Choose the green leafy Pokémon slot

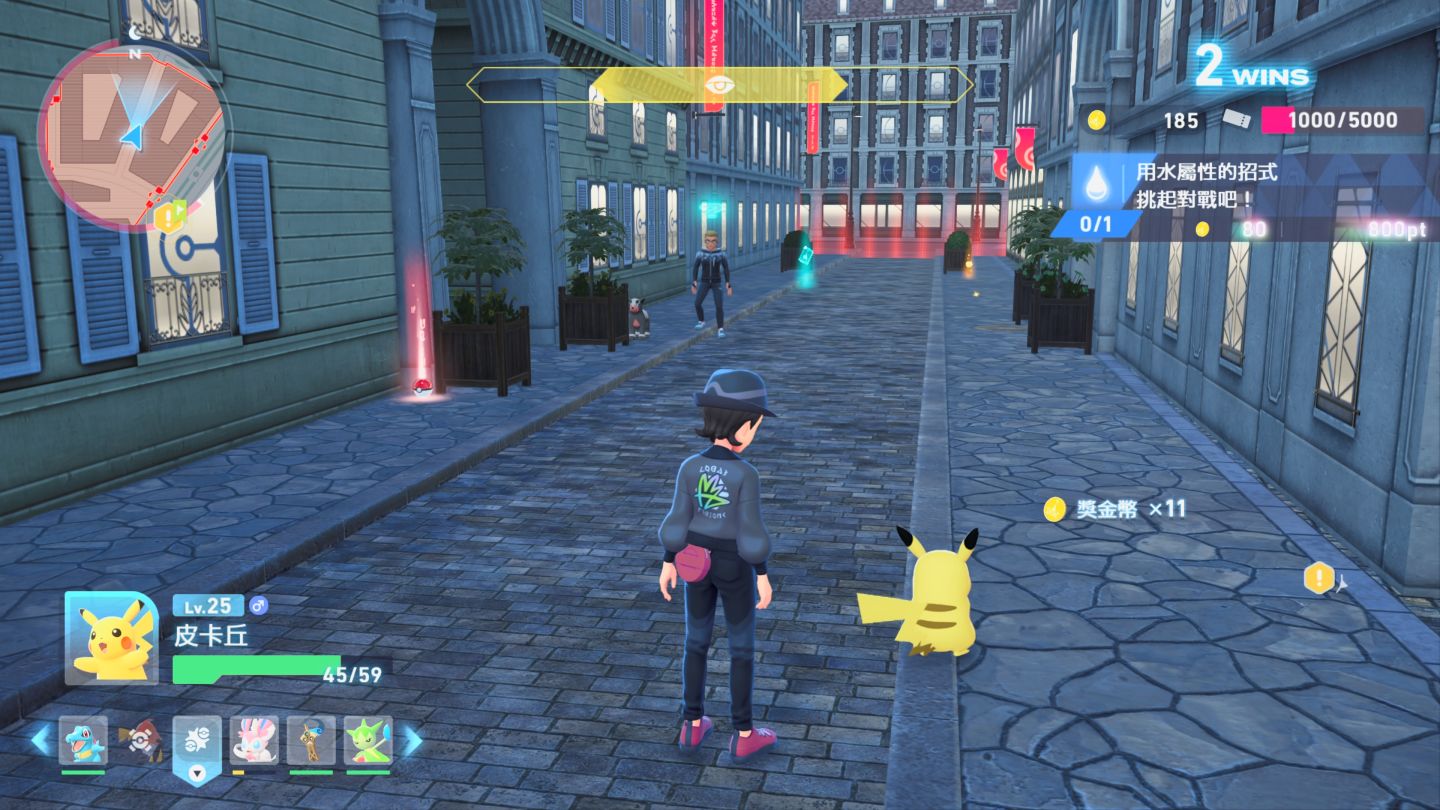point(368,741)
